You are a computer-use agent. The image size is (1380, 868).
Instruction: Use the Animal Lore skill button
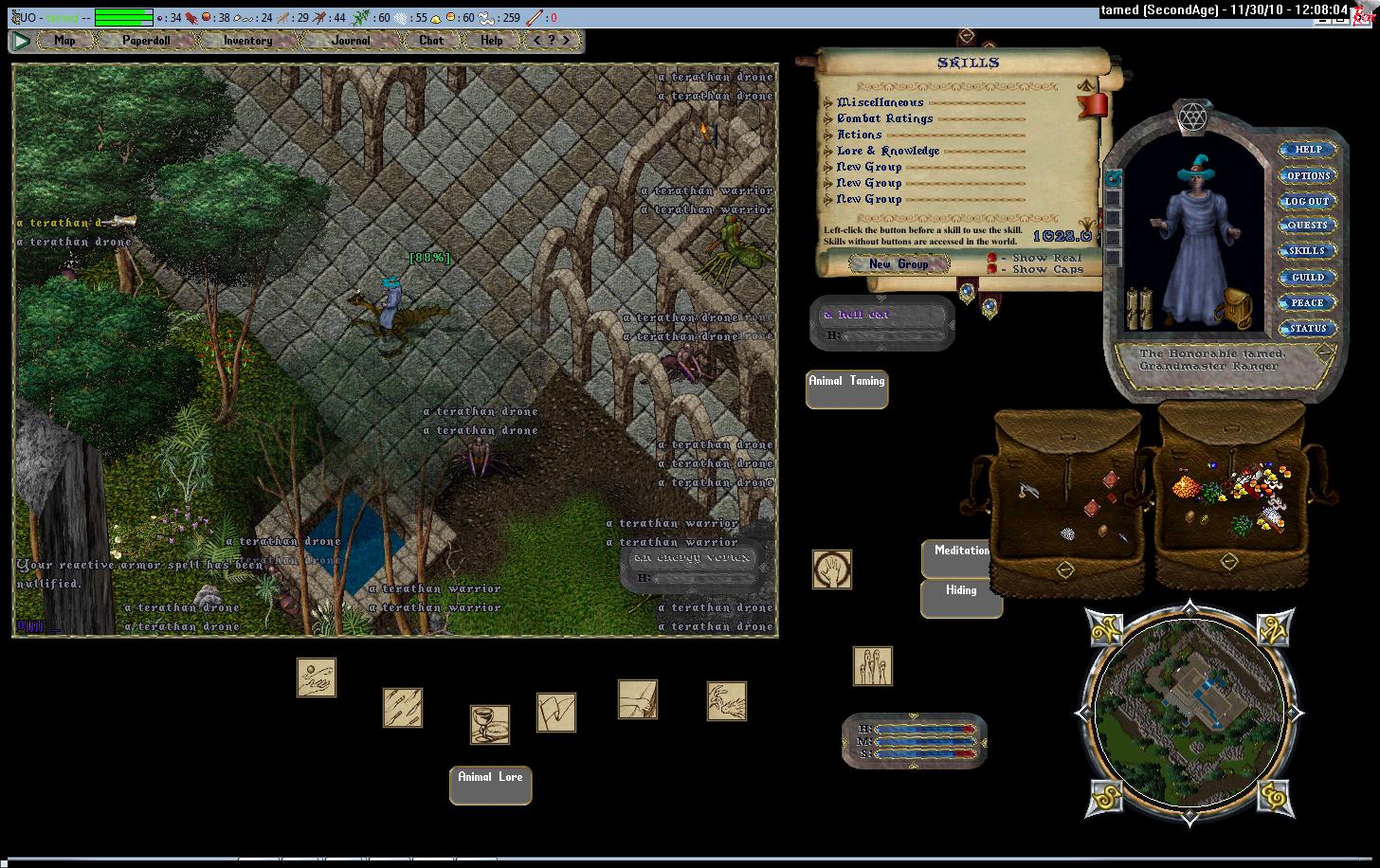click(x=490, y=785)
